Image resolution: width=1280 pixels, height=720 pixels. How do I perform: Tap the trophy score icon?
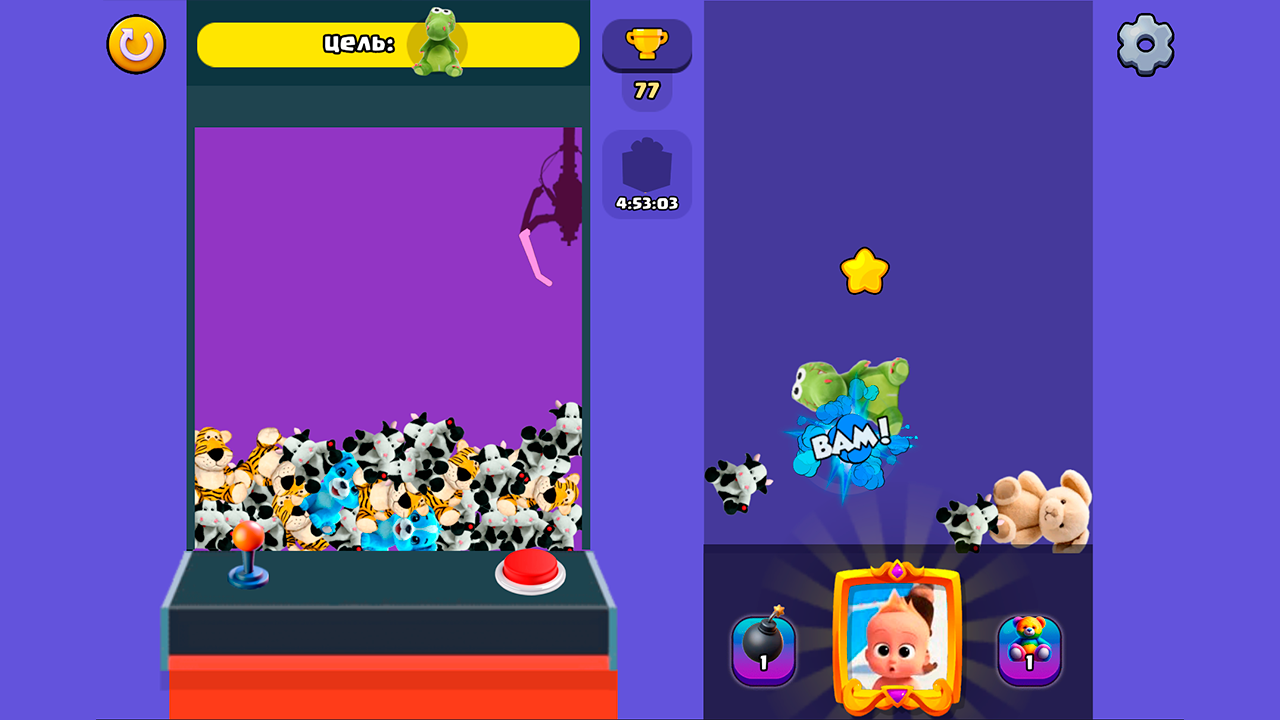[x=646, y=45]
